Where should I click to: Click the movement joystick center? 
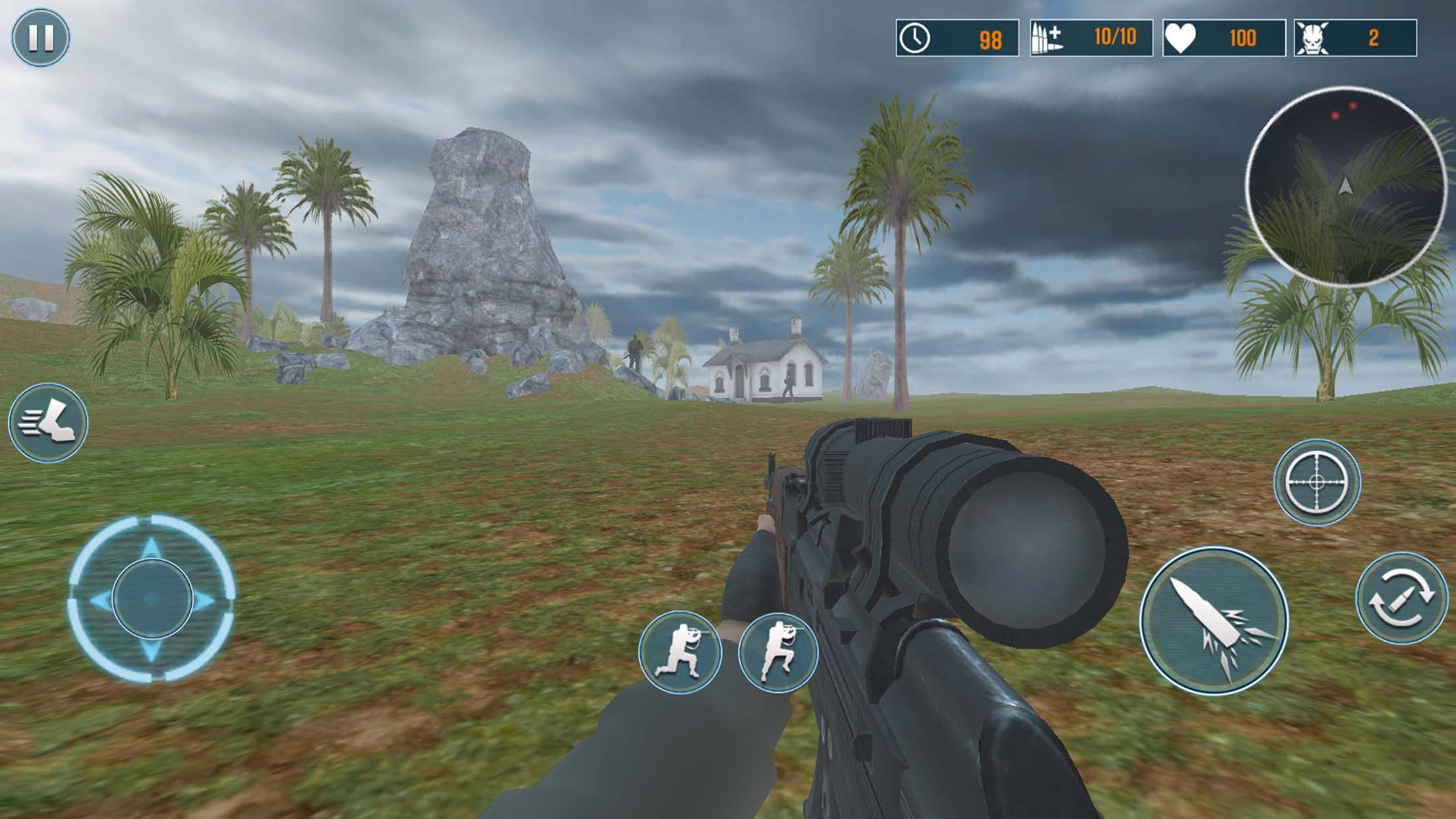coord(152,598)
